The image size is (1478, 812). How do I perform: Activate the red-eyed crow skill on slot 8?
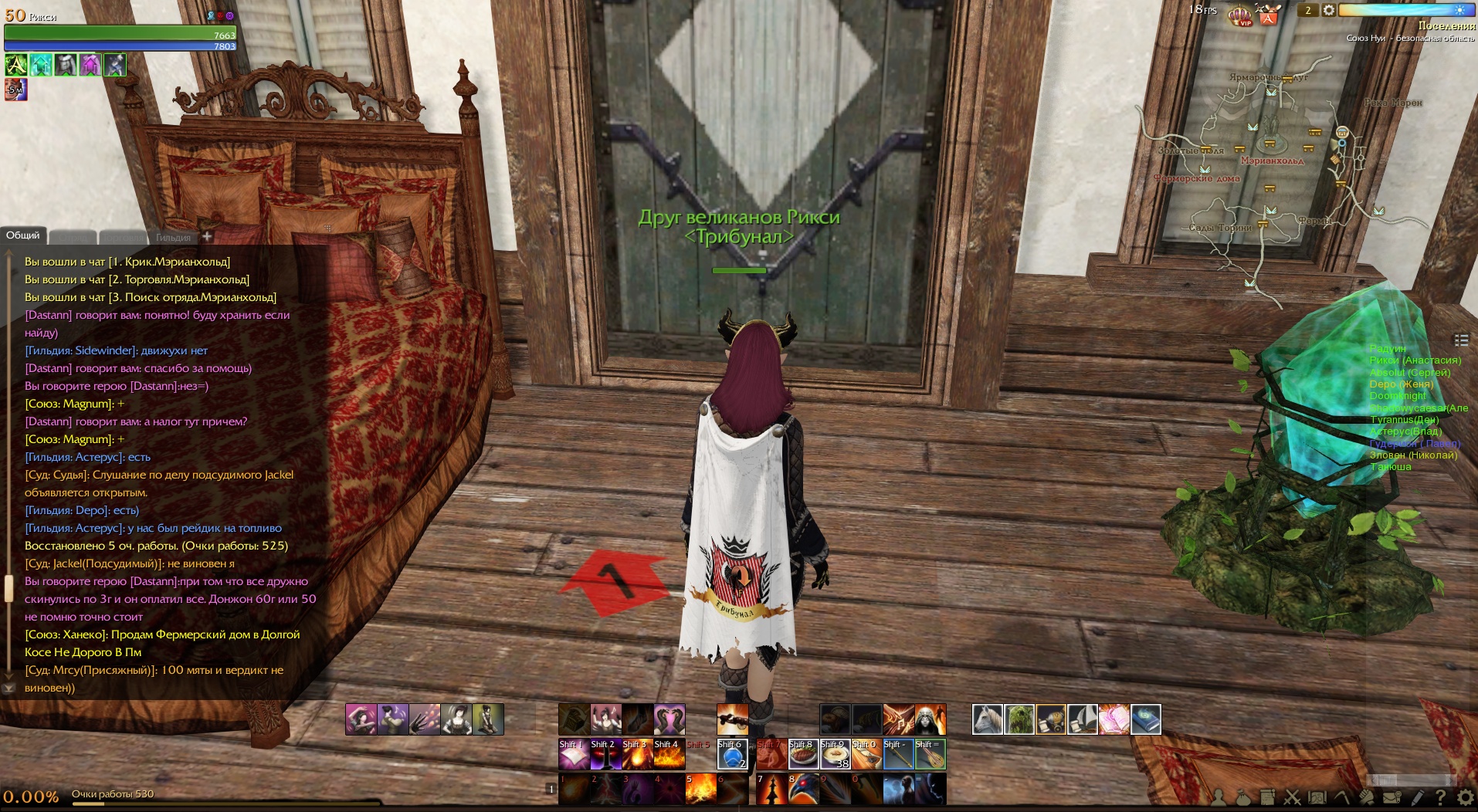coord(803,789)
